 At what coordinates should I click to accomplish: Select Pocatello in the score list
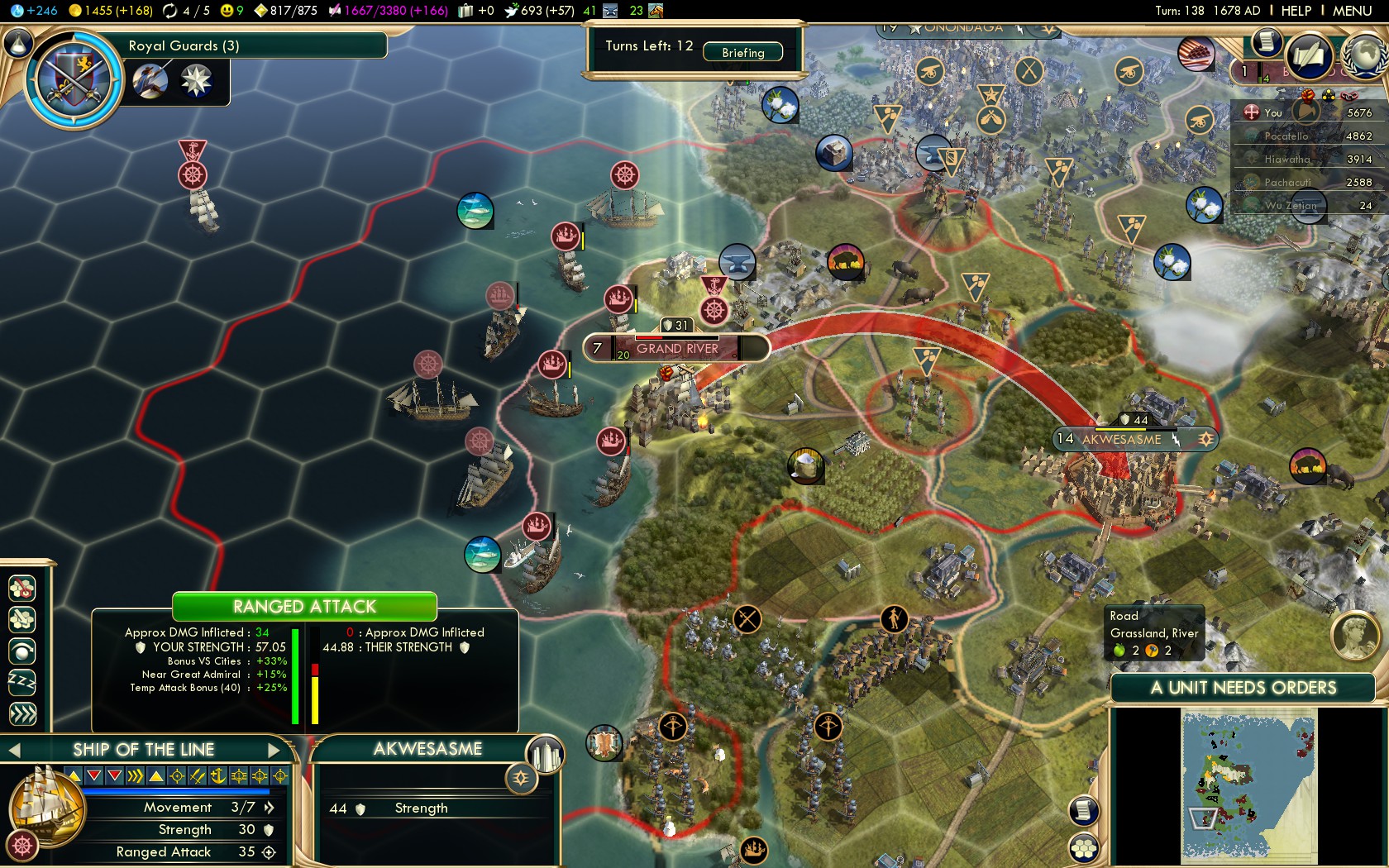(1286, 136)
